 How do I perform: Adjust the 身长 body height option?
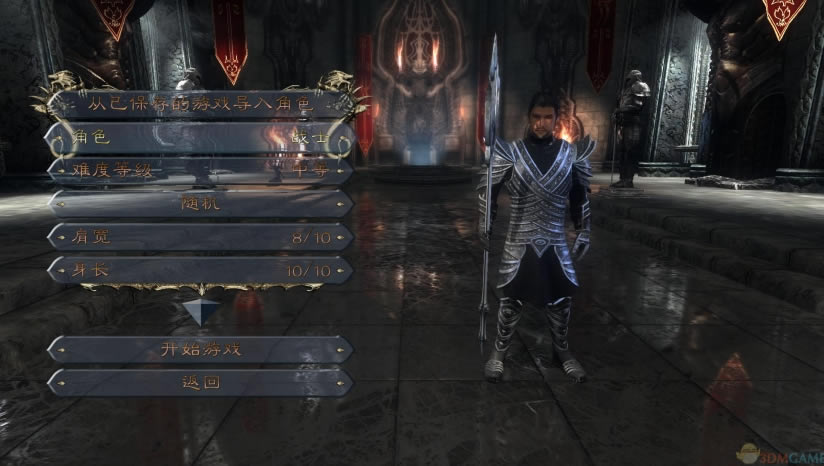pyautogui.click(x=200, y=270)
